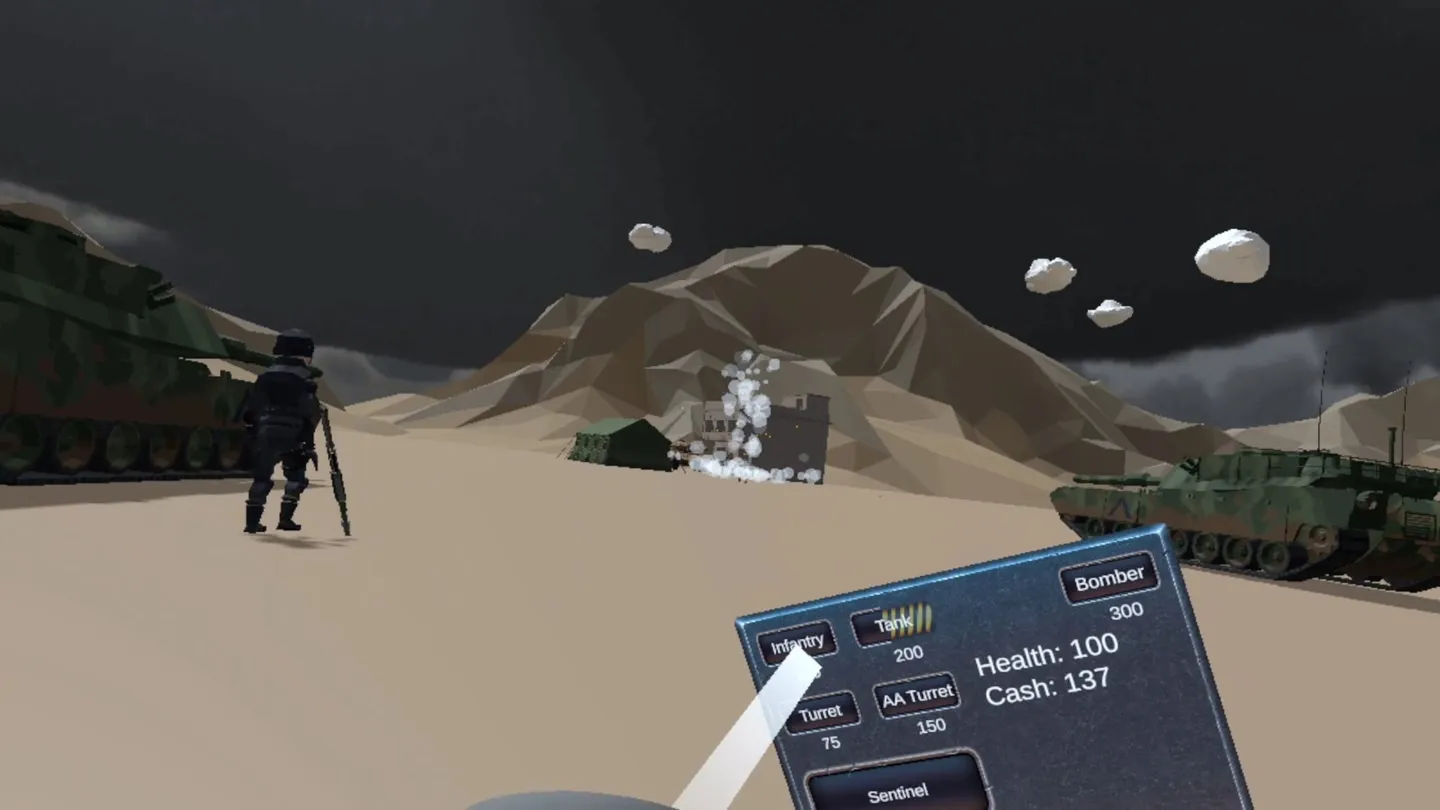Screen dimensions: 1440x810
Task: Choose the Bomber button
Action: point(1109,578)
